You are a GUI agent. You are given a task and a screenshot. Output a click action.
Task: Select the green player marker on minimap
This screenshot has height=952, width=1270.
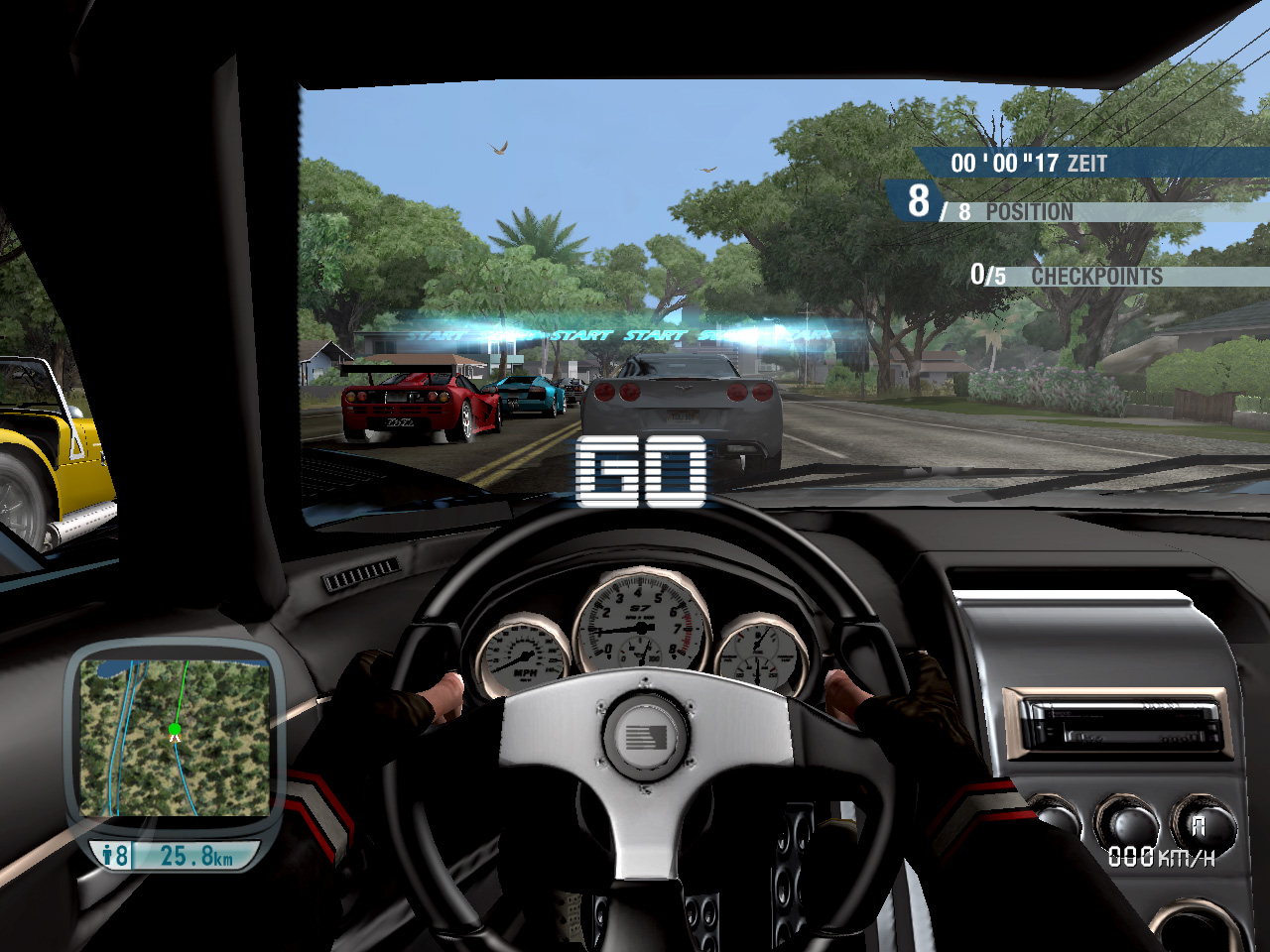[175, 731]
